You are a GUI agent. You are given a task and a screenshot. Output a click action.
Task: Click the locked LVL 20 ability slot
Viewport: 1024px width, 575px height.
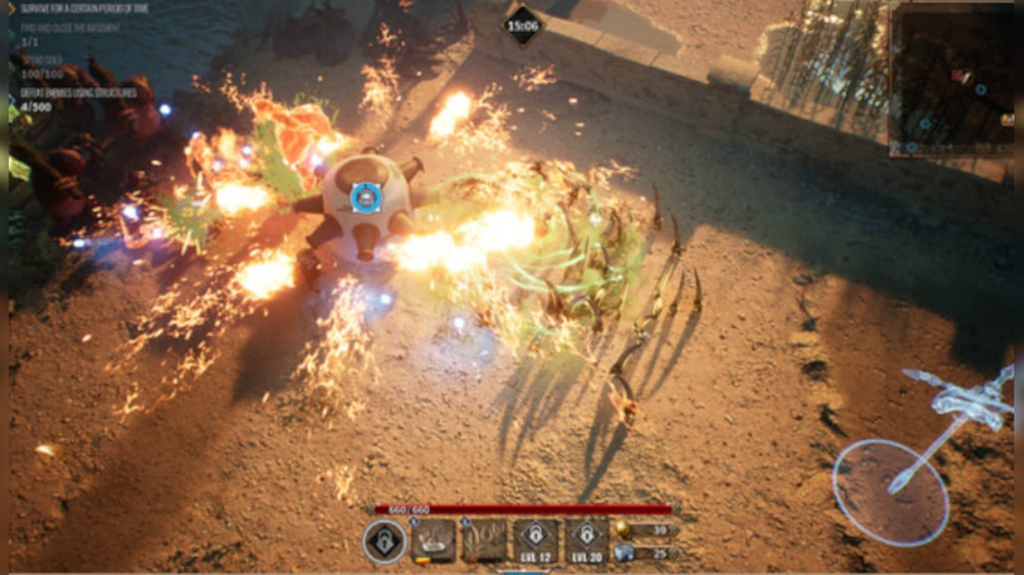pos(587,540)
